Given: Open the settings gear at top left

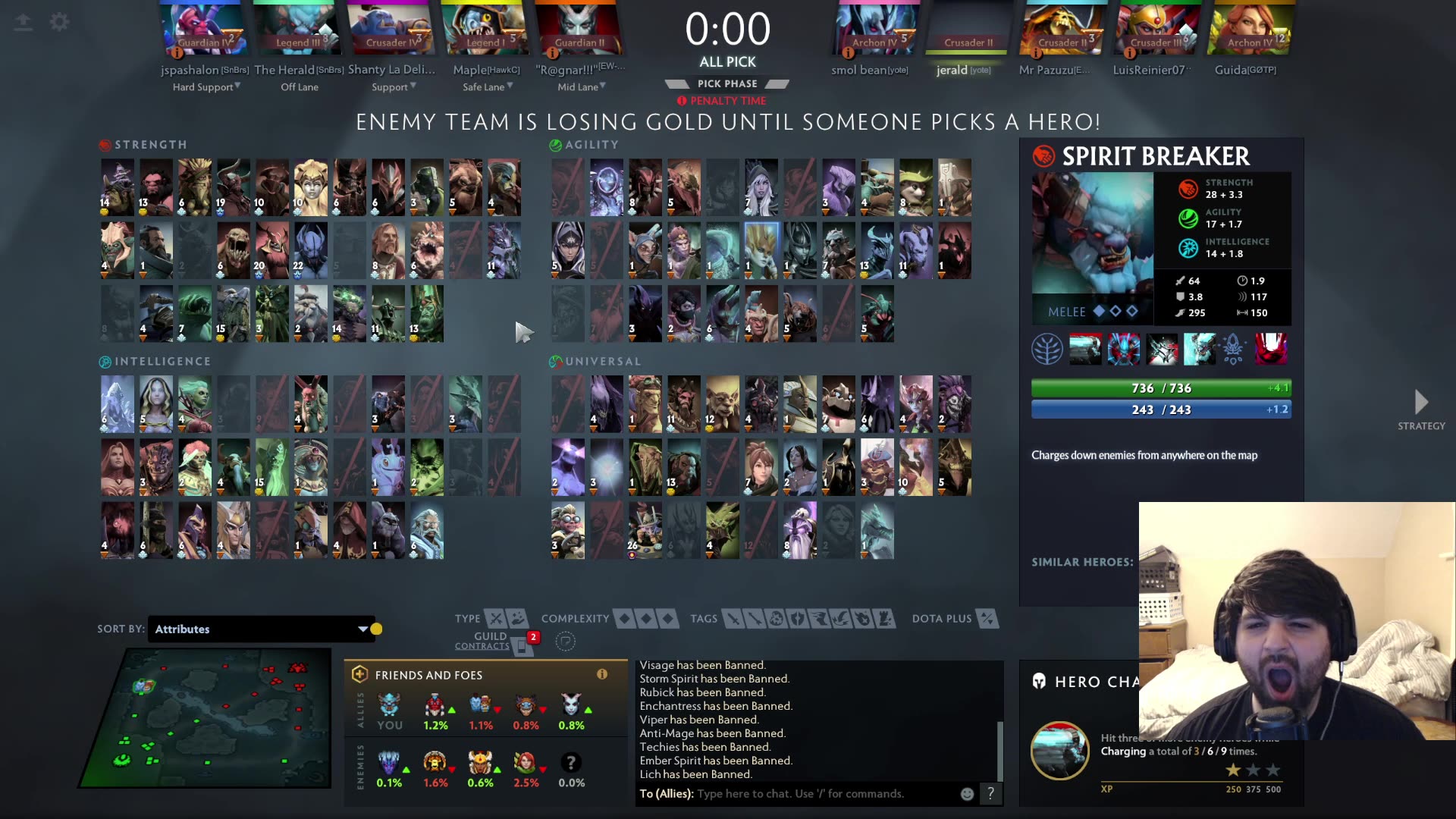Looking at the screenshot, I should (x=59, y=22).
